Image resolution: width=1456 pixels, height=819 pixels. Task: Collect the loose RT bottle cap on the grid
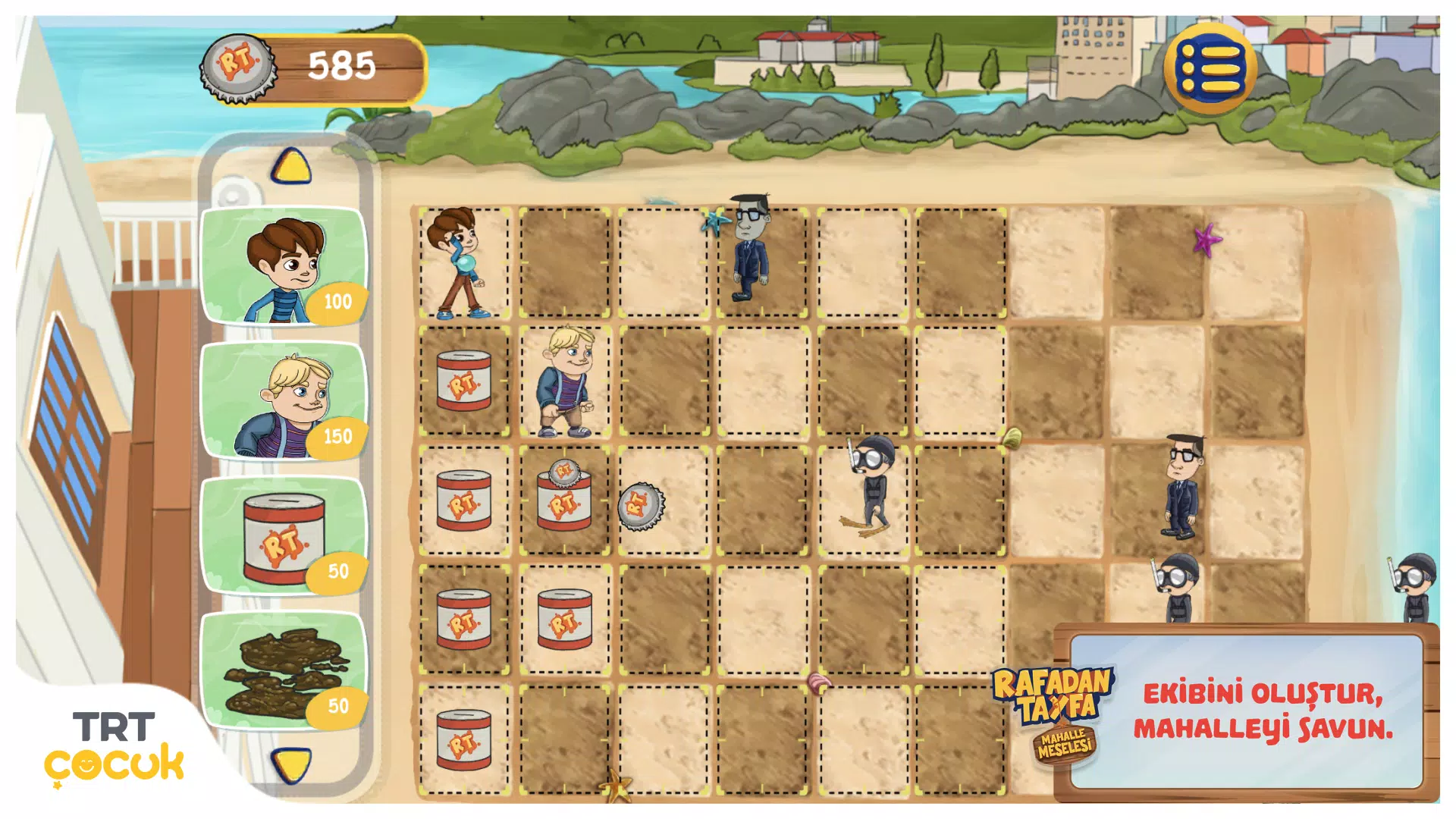click(x=641, y=505)
